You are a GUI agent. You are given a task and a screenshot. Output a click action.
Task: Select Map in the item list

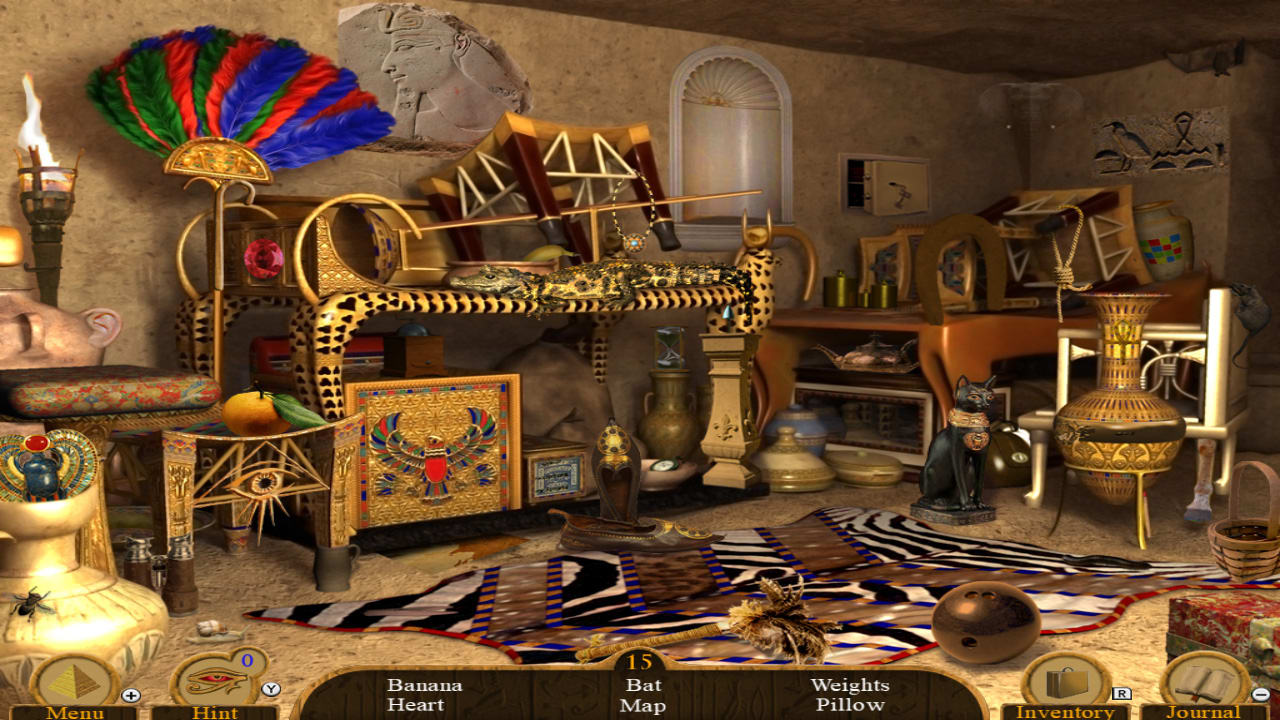644,708
